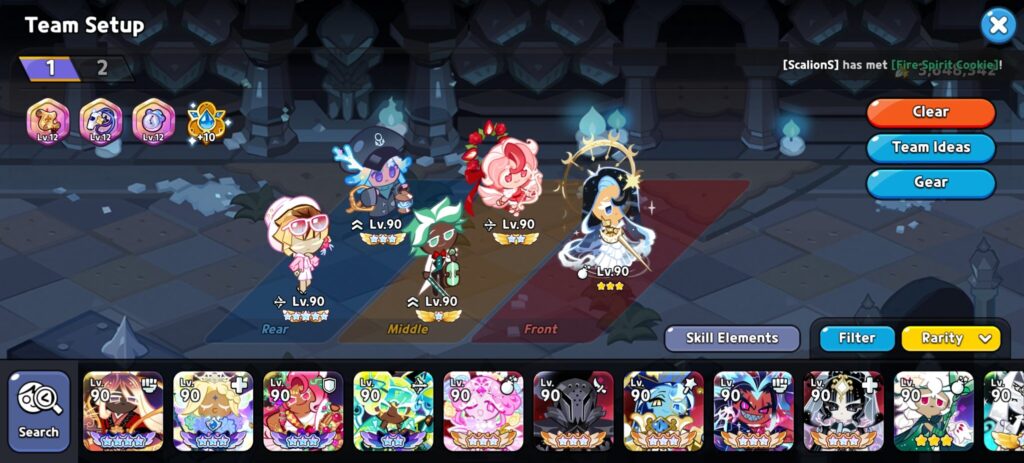This screenshot has height=463, width=1024.
Task: Clear the current team
Action: pyautogui.click(x=930, y=112)
